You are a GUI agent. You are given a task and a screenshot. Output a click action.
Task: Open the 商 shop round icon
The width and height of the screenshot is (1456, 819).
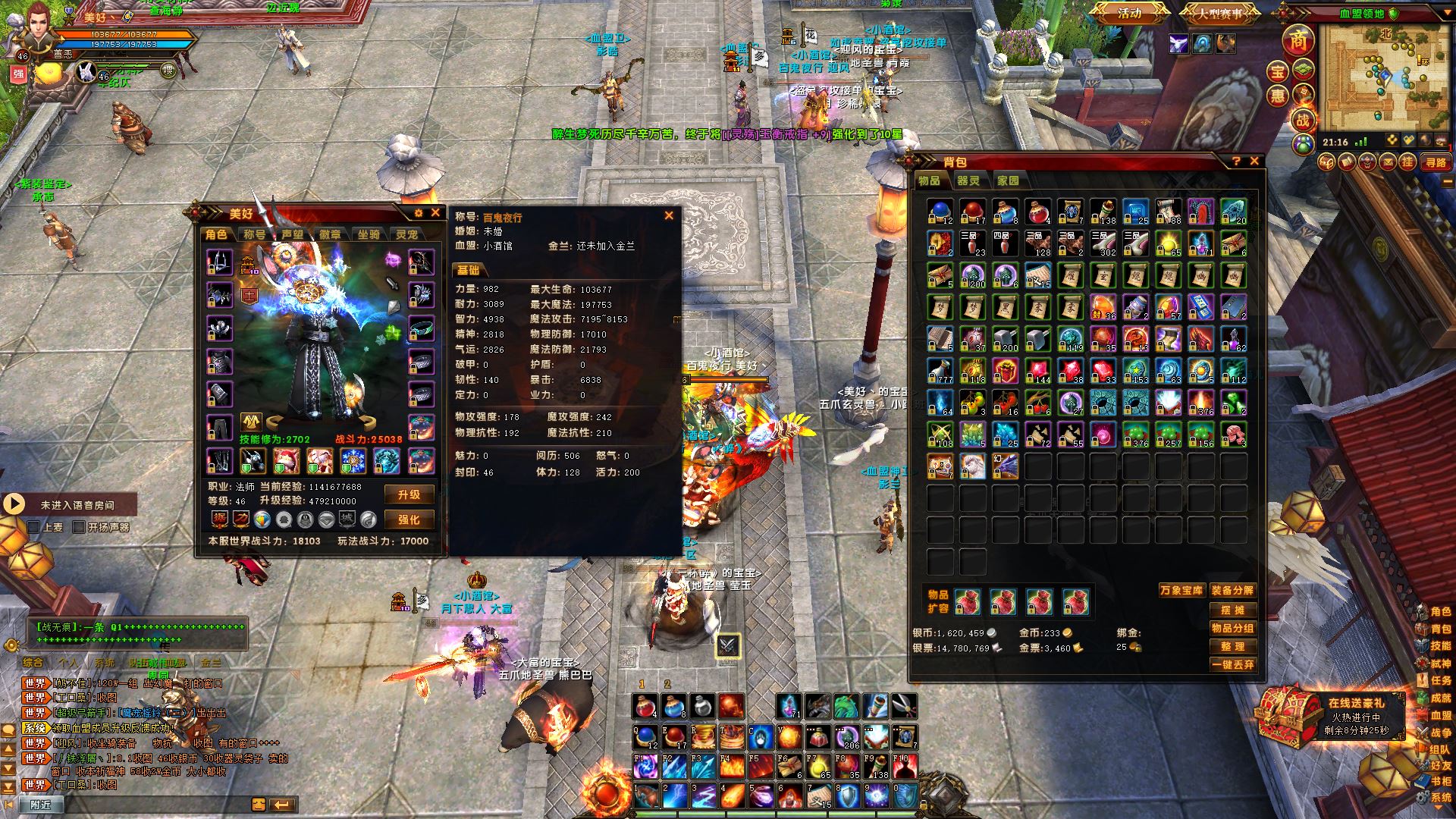(x=1298, y=41)
